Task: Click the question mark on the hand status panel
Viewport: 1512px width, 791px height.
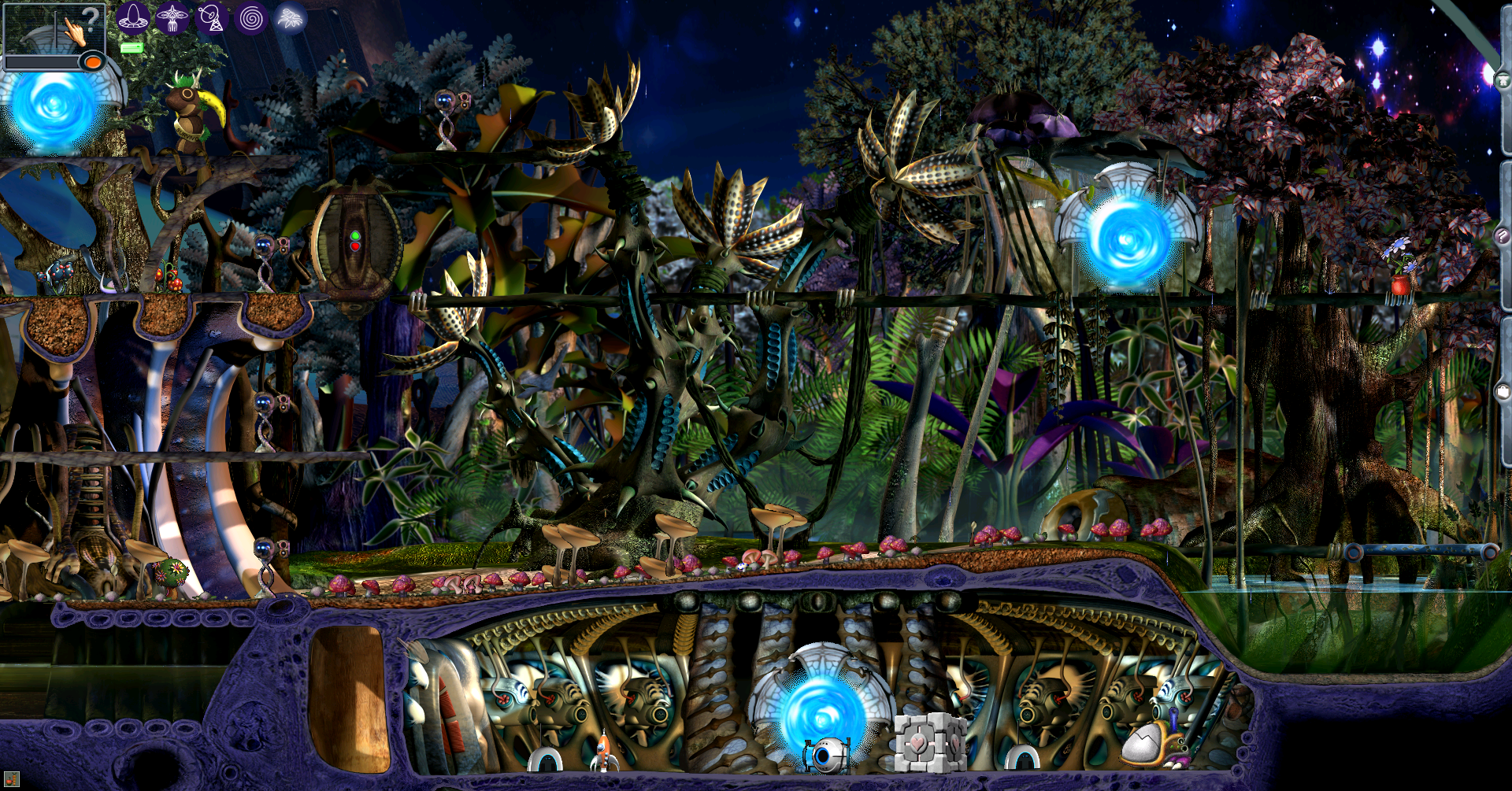Action: [x=90, y=19]
